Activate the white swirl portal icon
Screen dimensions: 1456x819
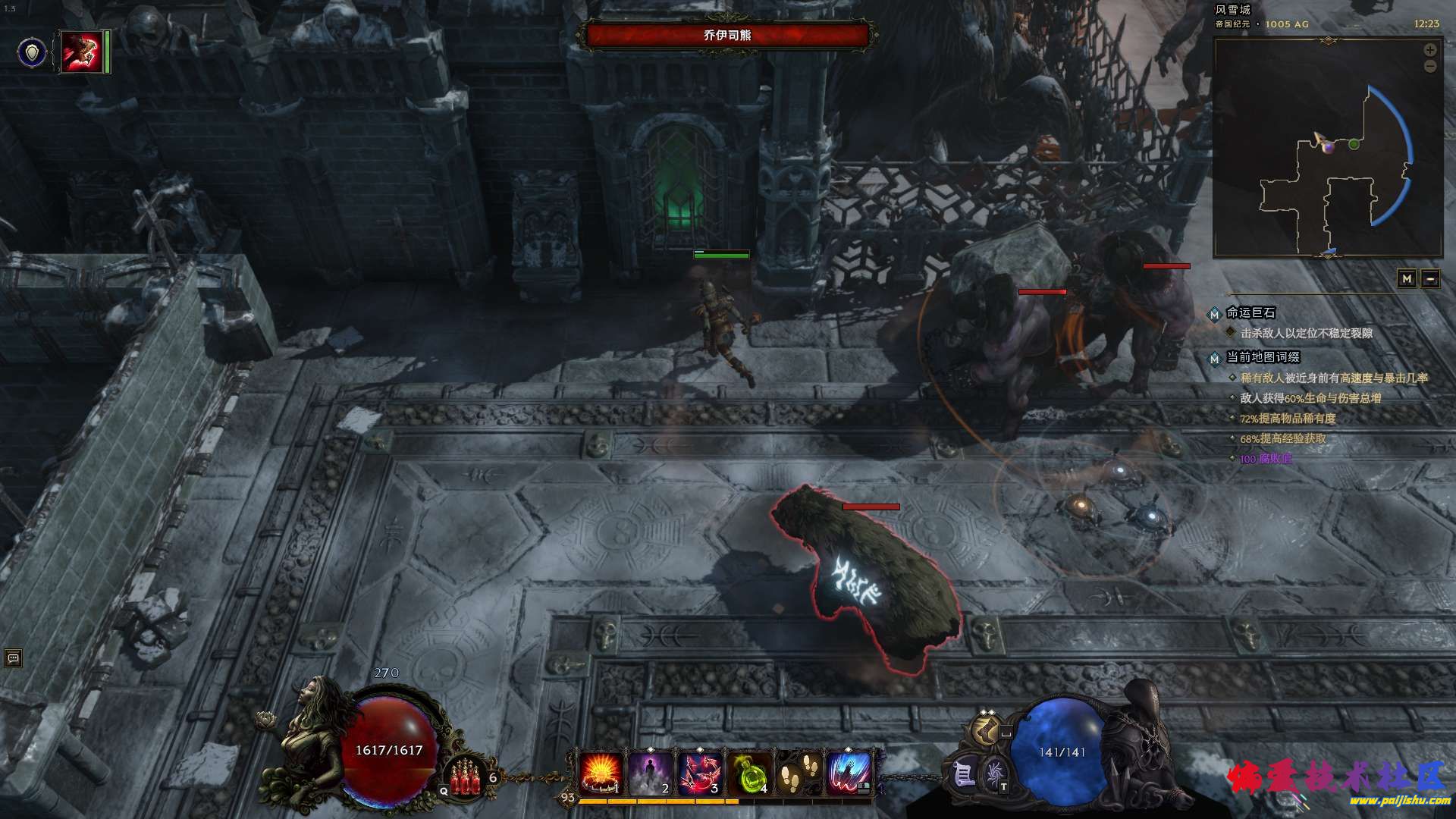[x=994, y=775]
